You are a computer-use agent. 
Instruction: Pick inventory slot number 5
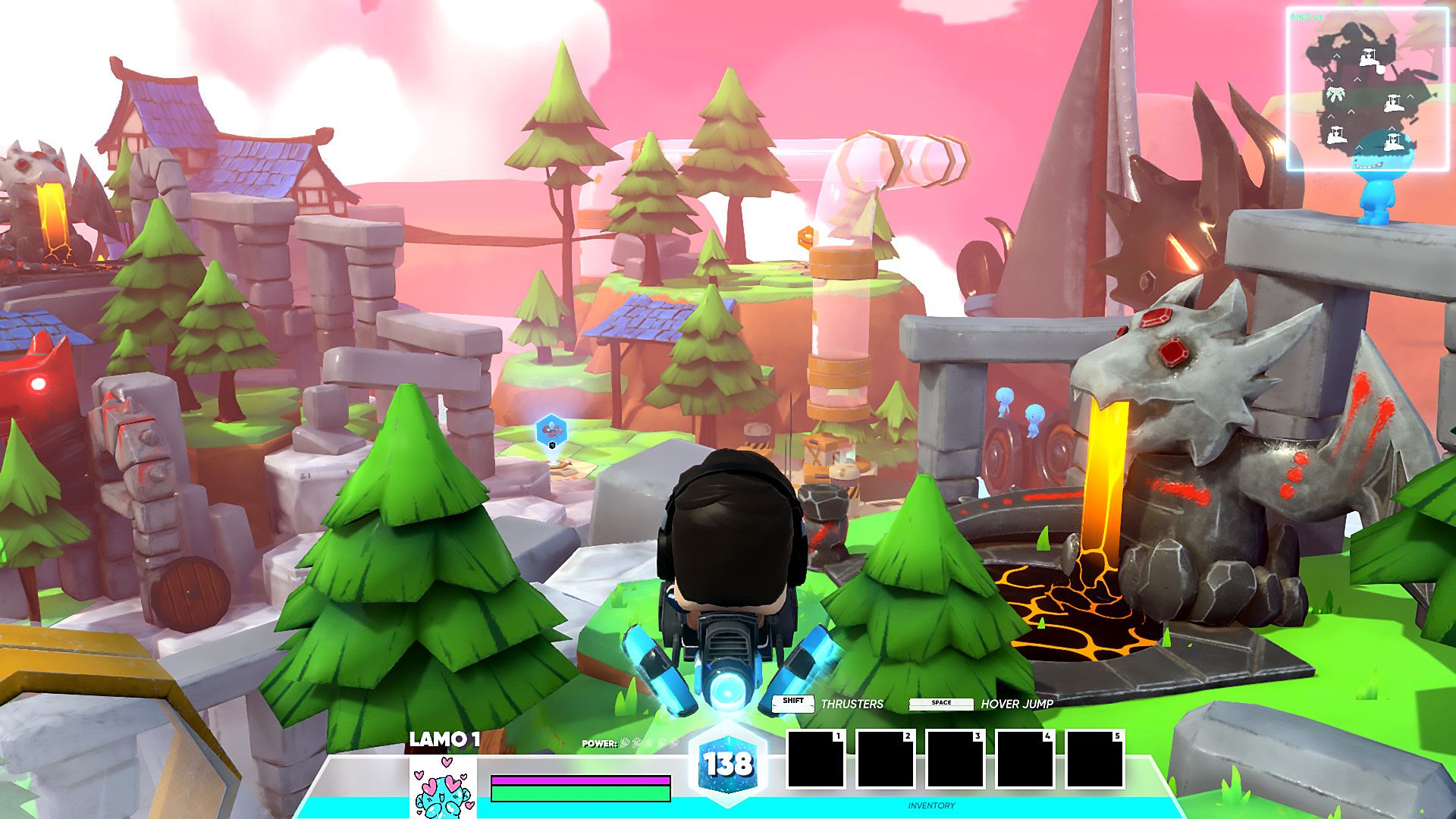click(1094, 759)
